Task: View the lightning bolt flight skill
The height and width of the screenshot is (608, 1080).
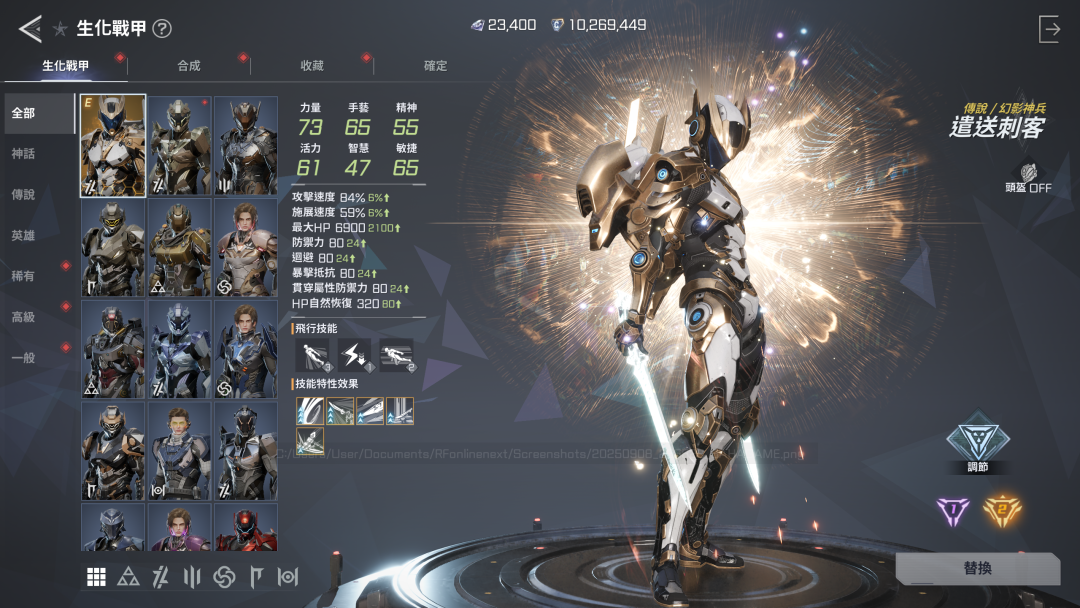Action: (x=354, y=354)
